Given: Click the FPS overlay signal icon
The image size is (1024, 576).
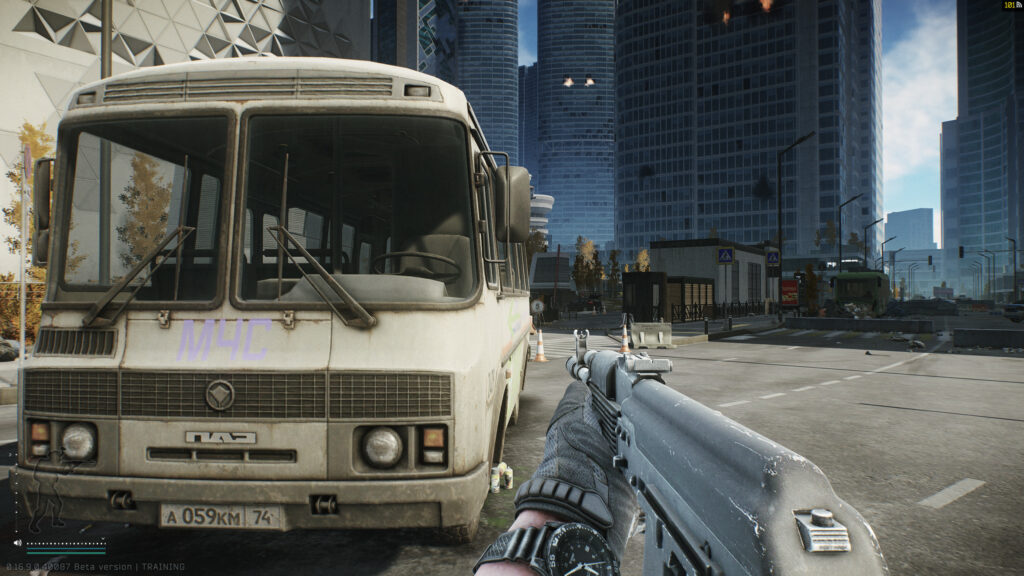Looking at the screenshot, I should pos(1017,6).
